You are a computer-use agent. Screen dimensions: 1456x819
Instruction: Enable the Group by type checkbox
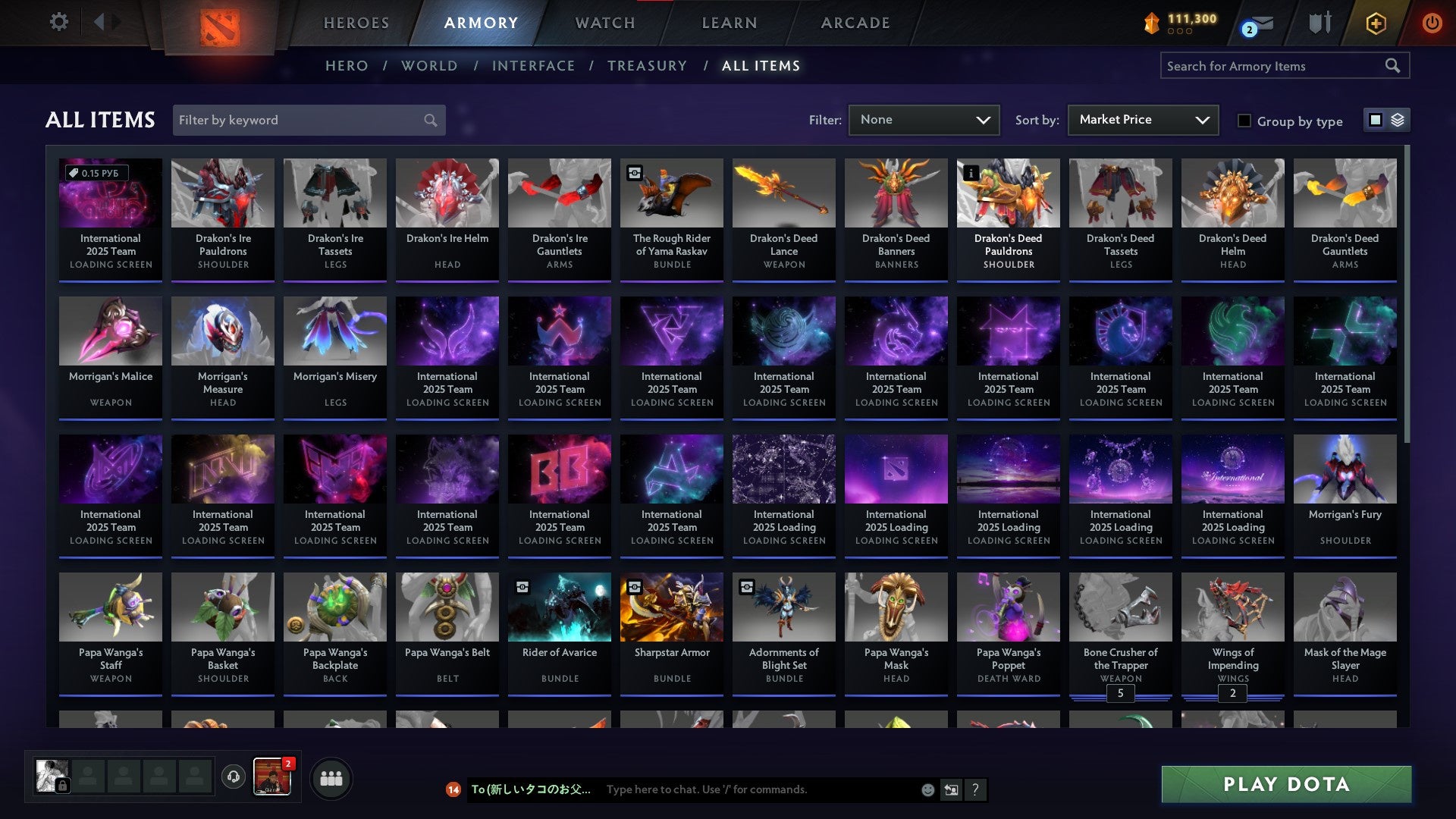1244,121
